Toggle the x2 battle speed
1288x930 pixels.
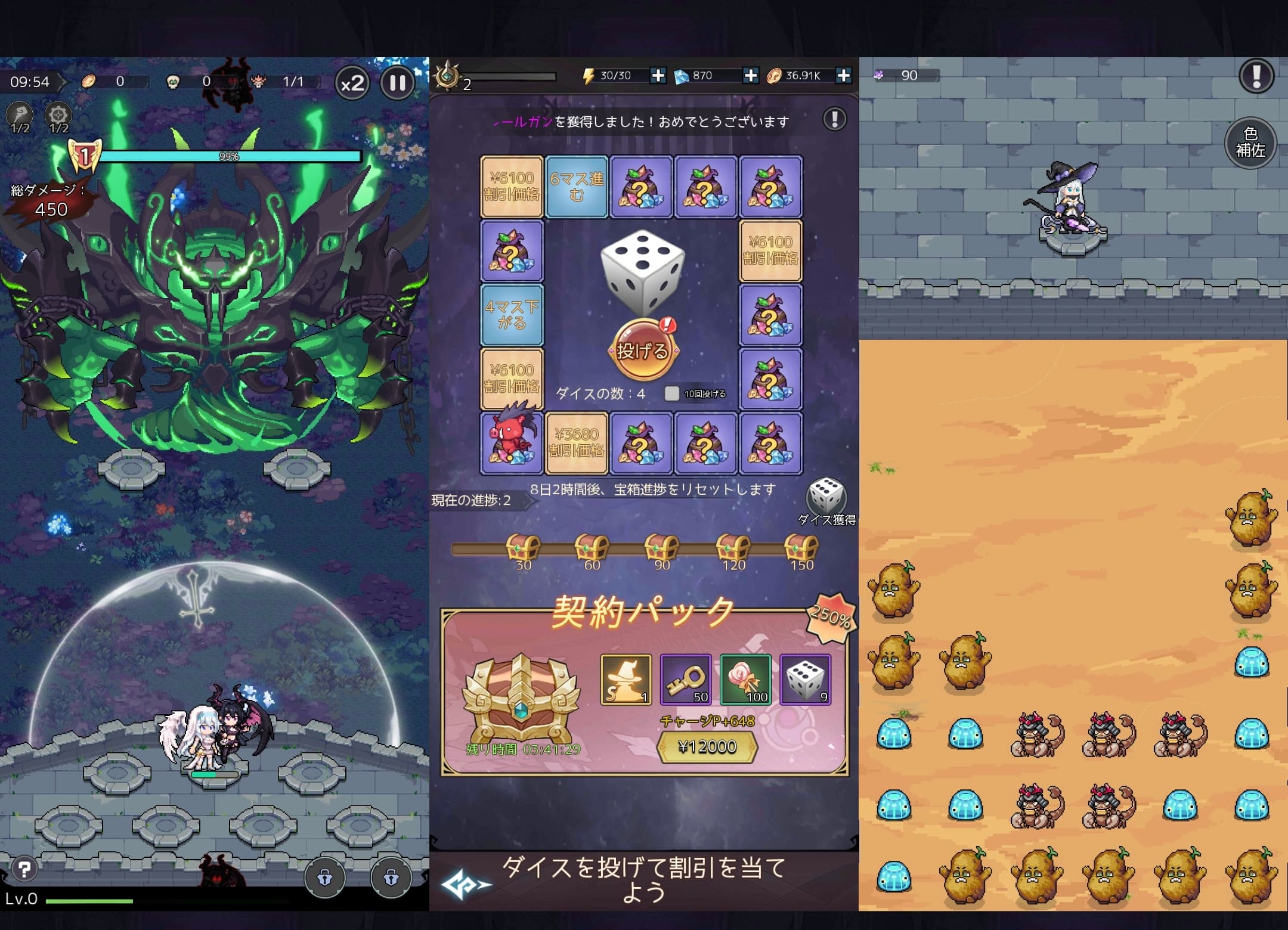352,83
